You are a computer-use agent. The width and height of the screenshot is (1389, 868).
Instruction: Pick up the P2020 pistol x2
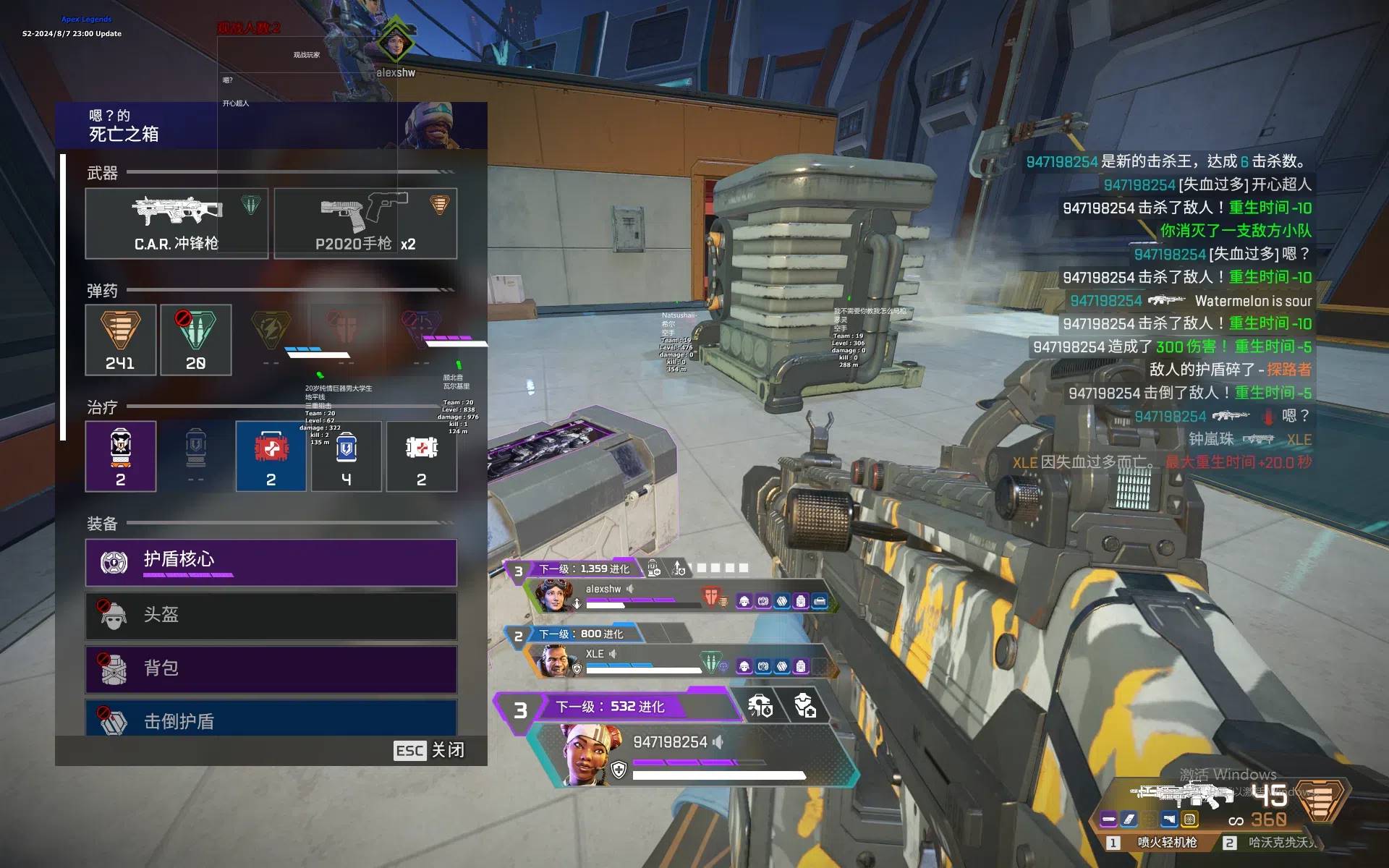[365, 223]
